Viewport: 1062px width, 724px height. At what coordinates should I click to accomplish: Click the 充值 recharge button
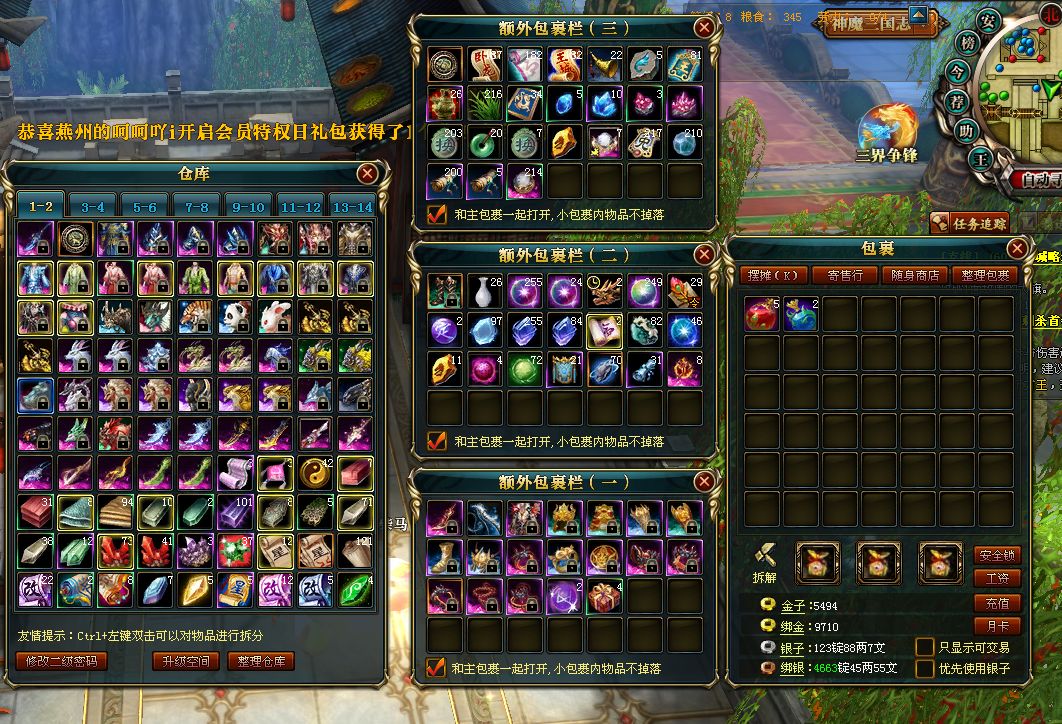(996, 603)
